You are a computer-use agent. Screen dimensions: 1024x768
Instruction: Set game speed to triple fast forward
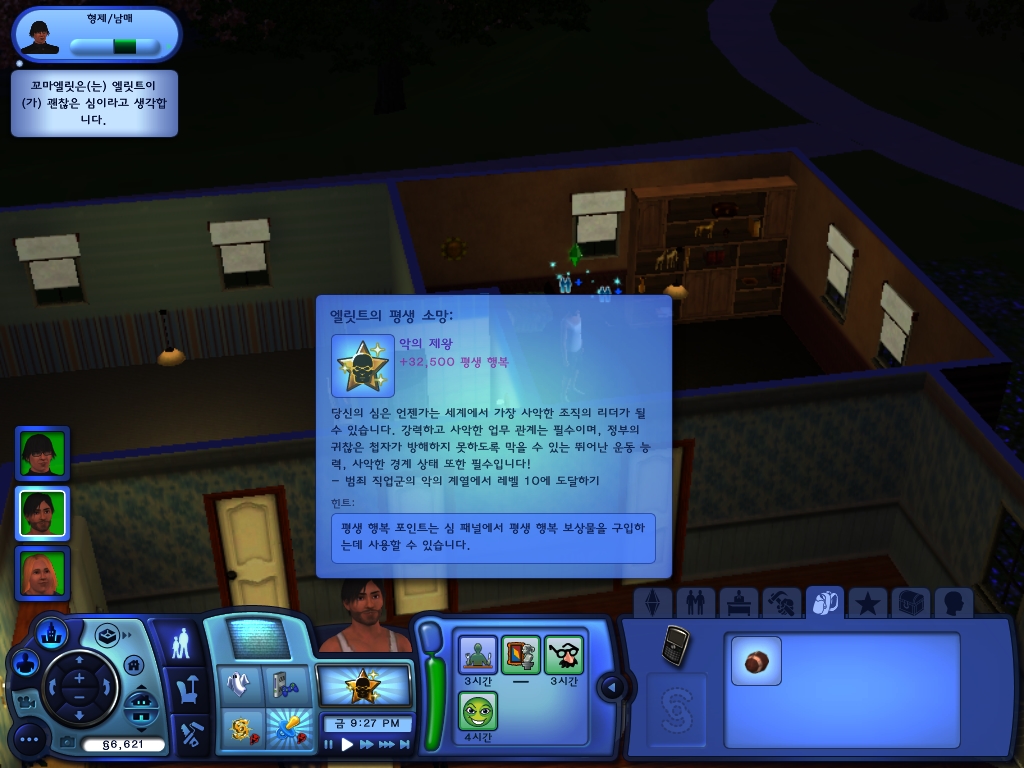pos(389,744)
